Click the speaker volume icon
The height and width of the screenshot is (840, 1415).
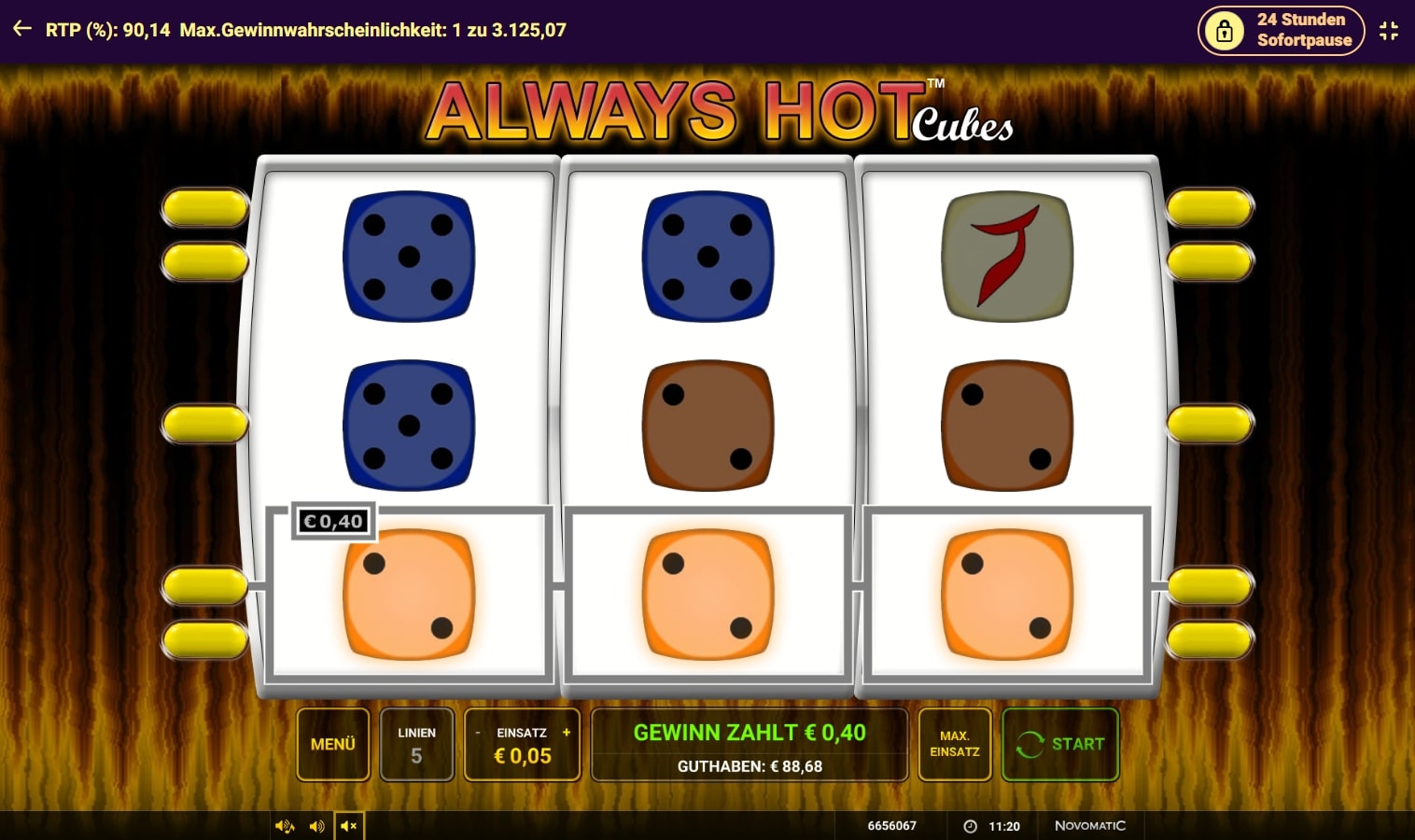(x=316, y=825)
